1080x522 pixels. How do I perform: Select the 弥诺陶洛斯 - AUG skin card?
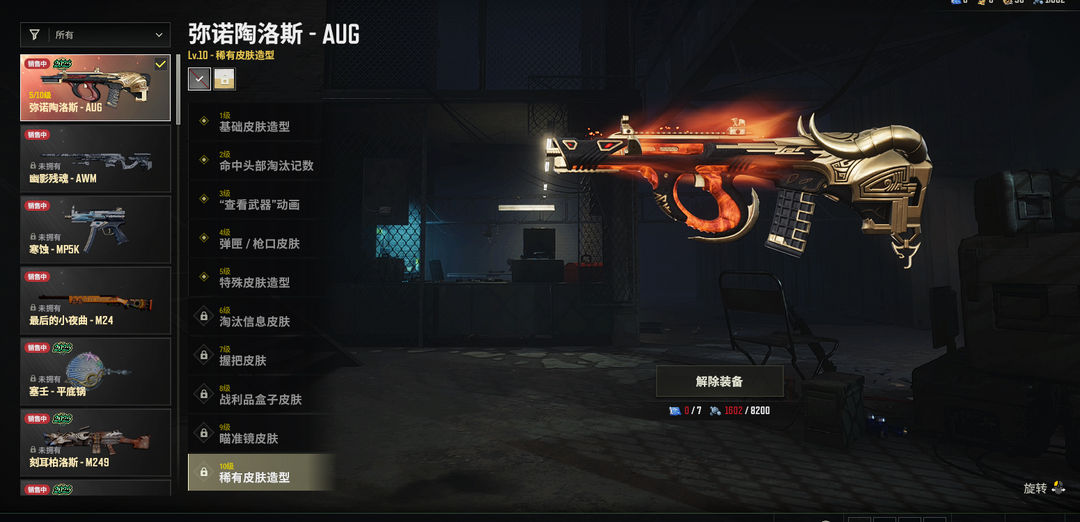tap(96, 88)
